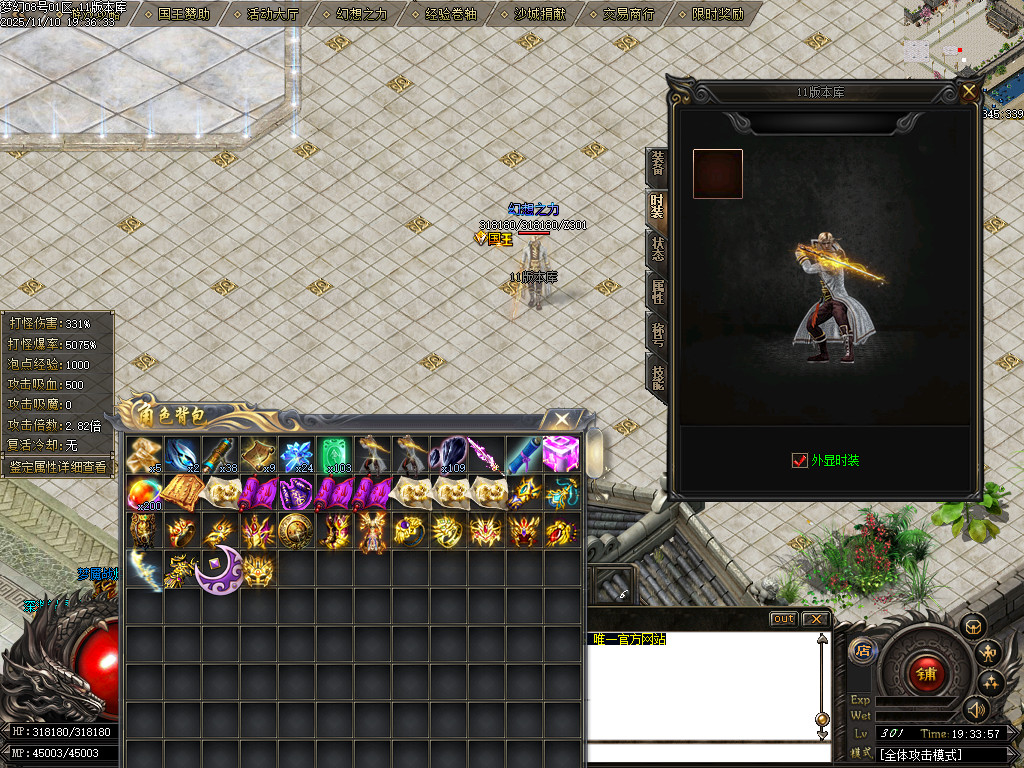1024x768 pixels.
Task: Click 紫定属性详细查看 details button
Action: 57,466
